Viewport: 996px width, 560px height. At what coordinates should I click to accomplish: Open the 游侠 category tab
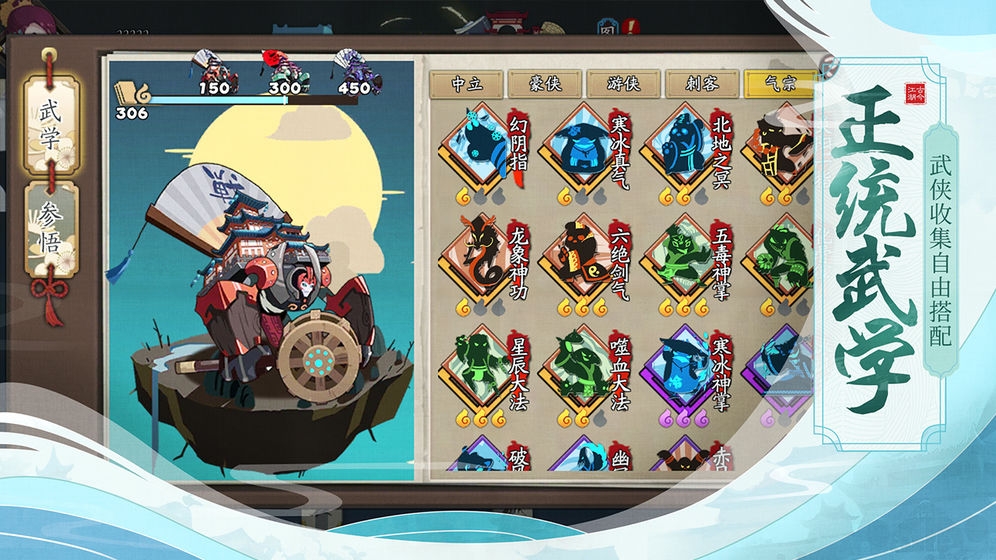pos(622,84)
